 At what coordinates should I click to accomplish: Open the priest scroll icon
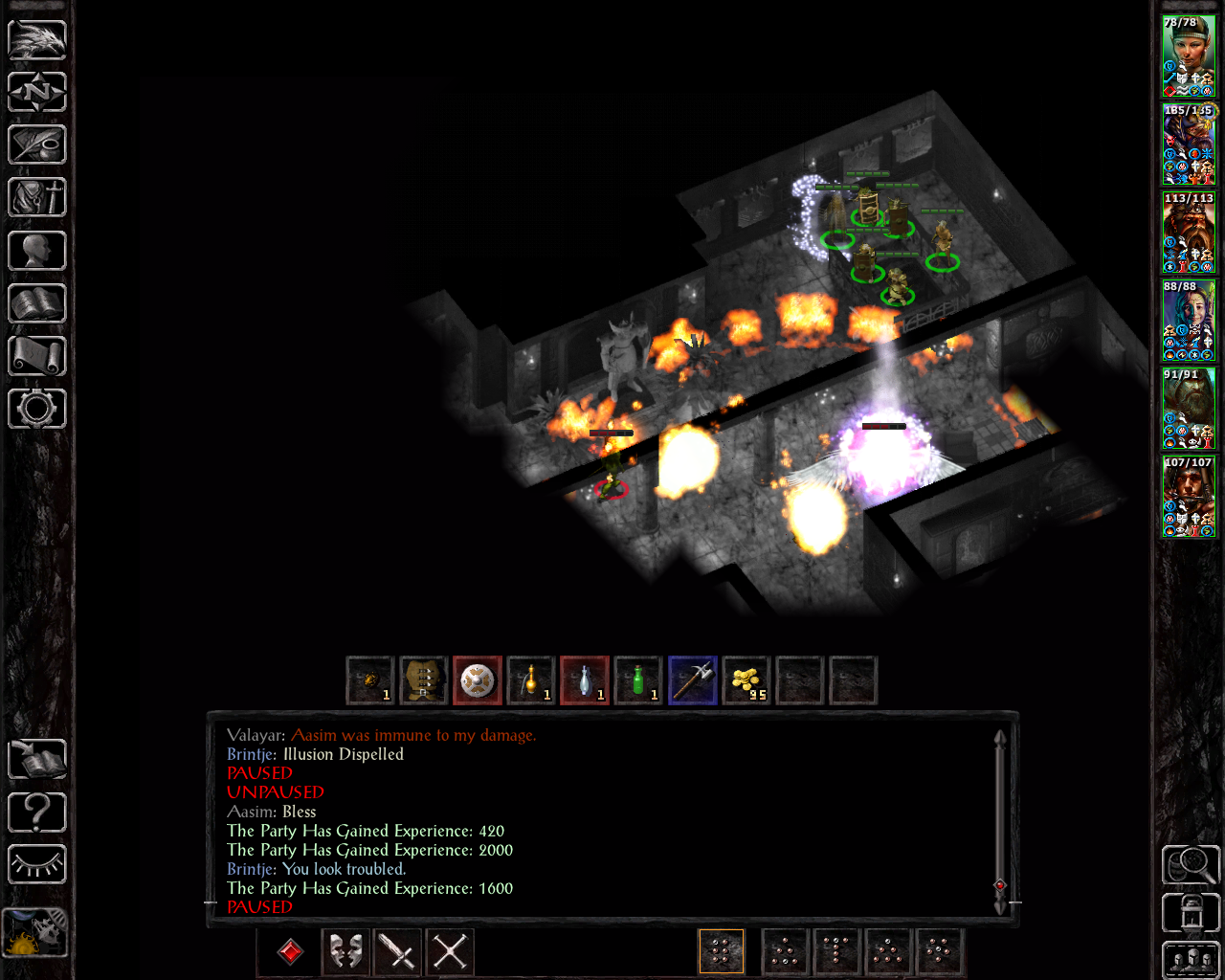[x=37, y=356]
